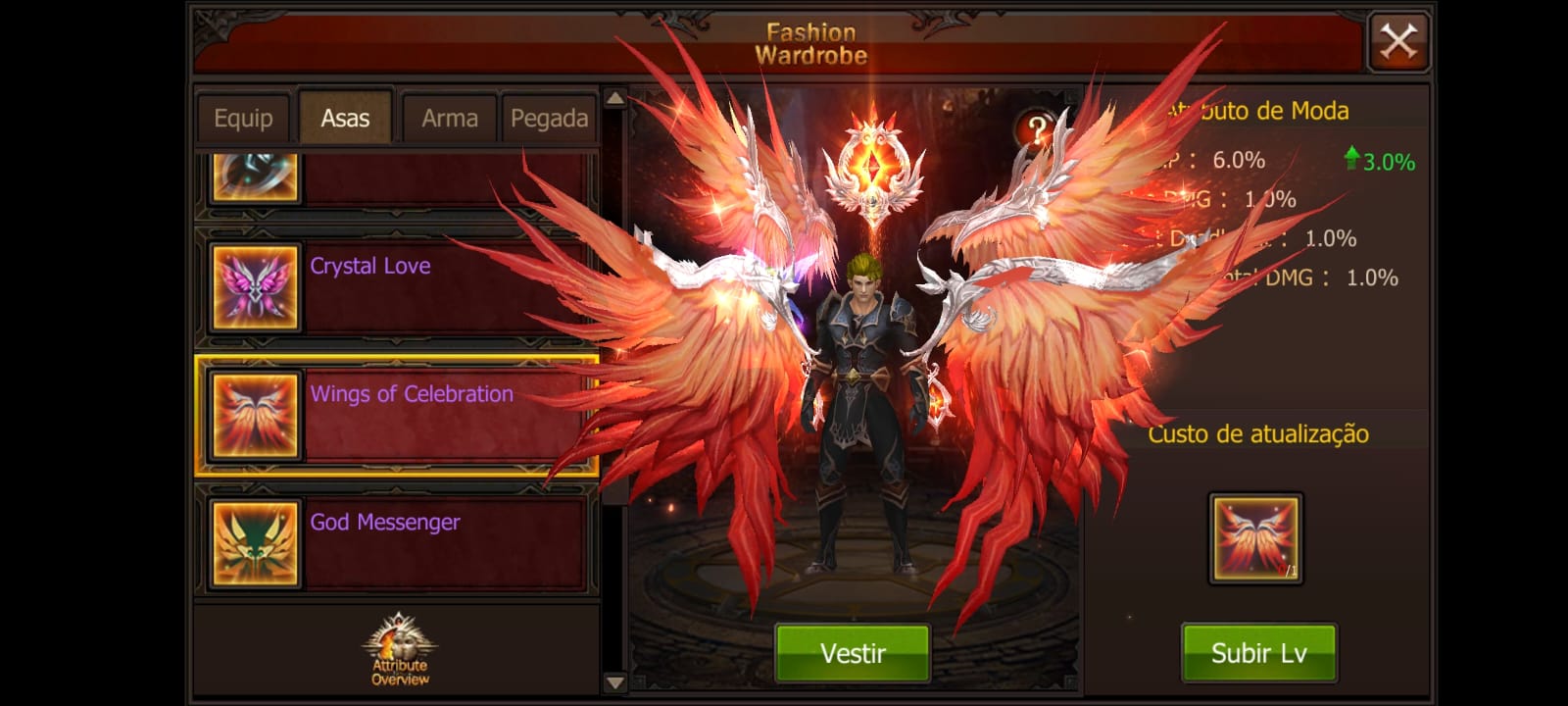Viewport: 1568px width, 706px height.
Task: Choose the Wings of Celebration entry
Action: pyautogui.click(x=396, y=416)
